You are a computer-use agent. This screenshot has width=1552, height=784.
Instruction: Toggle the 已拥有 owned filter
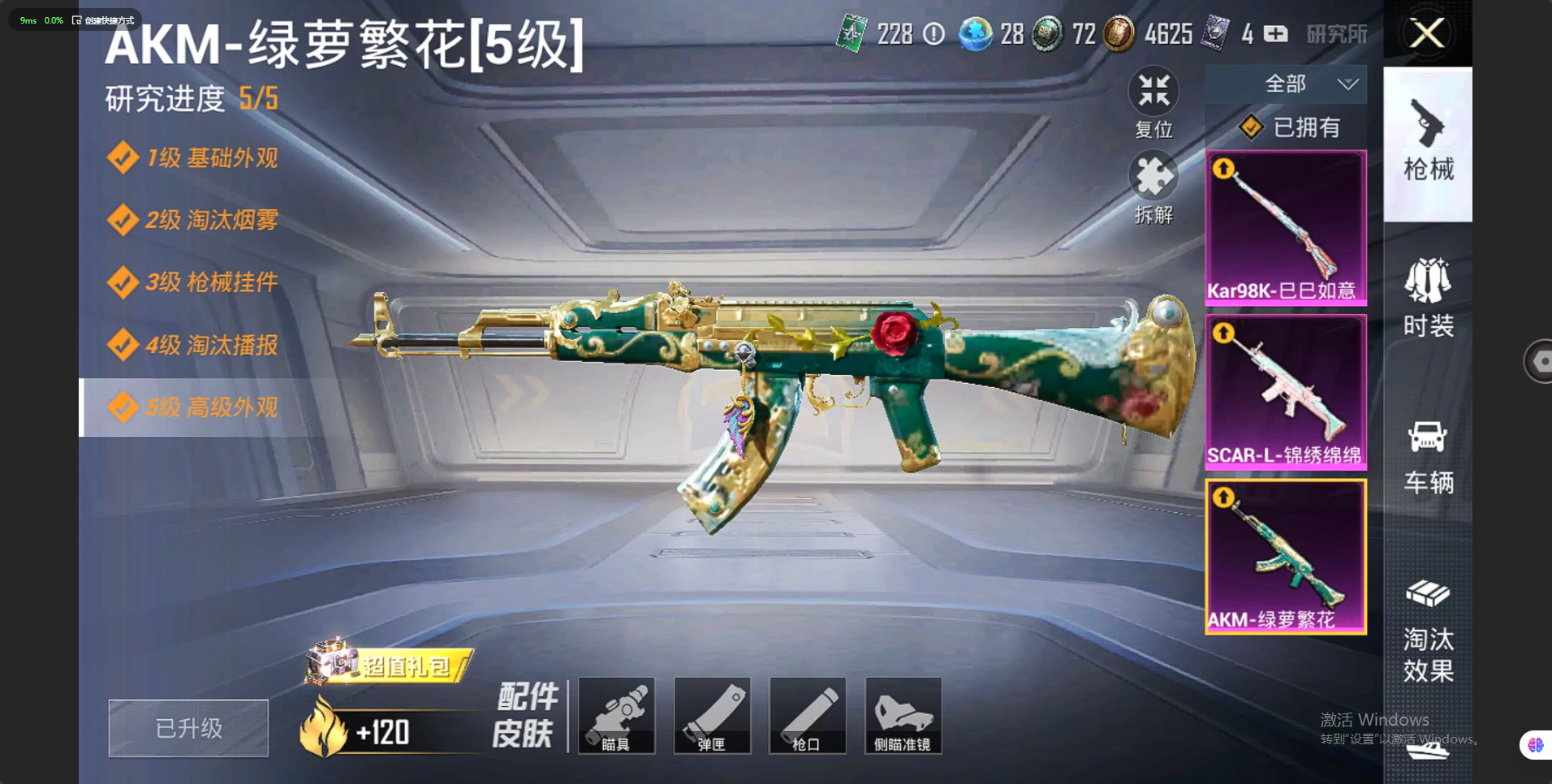(1291, 127)
